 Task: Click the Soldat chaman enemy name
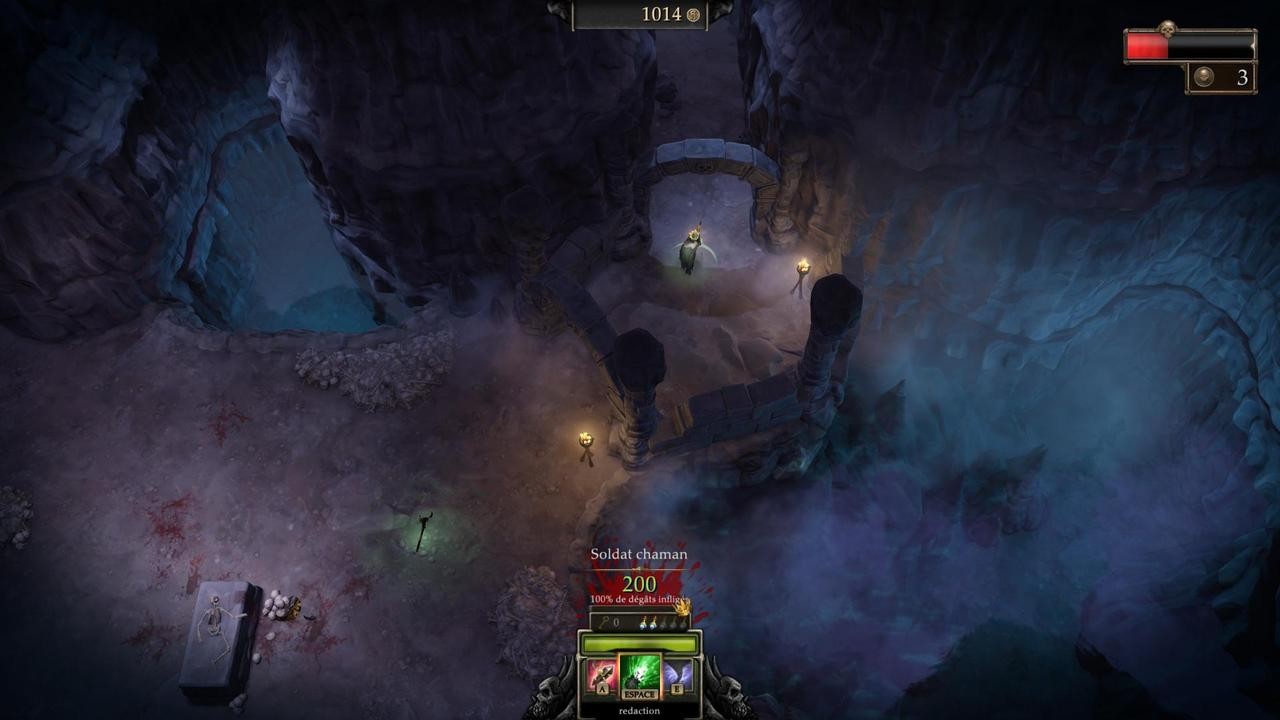tap(638, 554)
